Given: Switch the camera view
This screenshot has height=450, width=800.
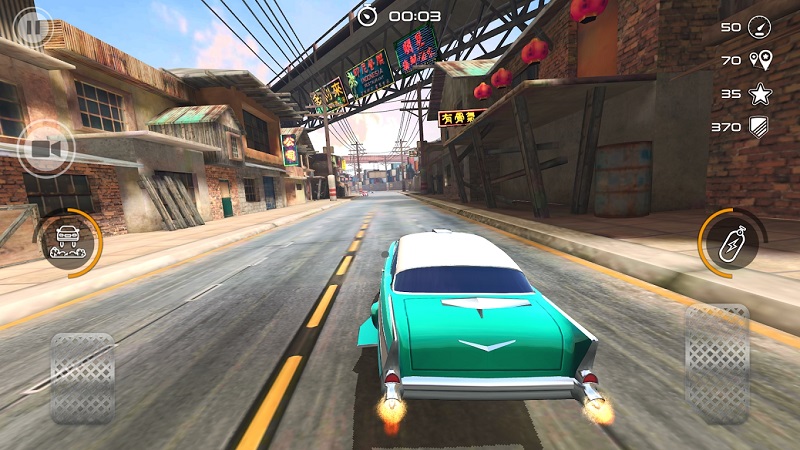Looking at the screenshot, I should pos(45,149).
